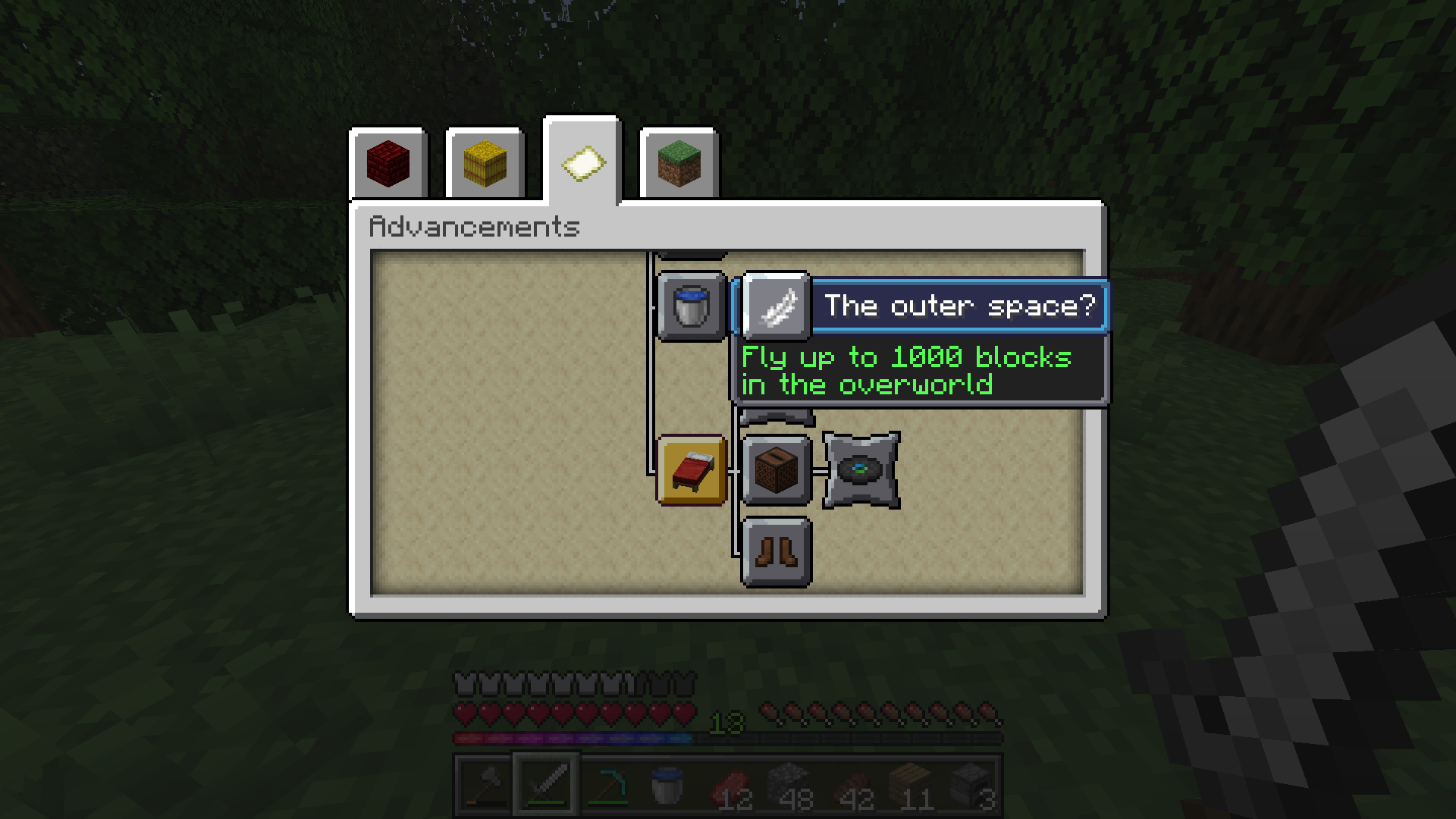
Task: Select the music disc challenge advancement
Action: coord(861,471)
